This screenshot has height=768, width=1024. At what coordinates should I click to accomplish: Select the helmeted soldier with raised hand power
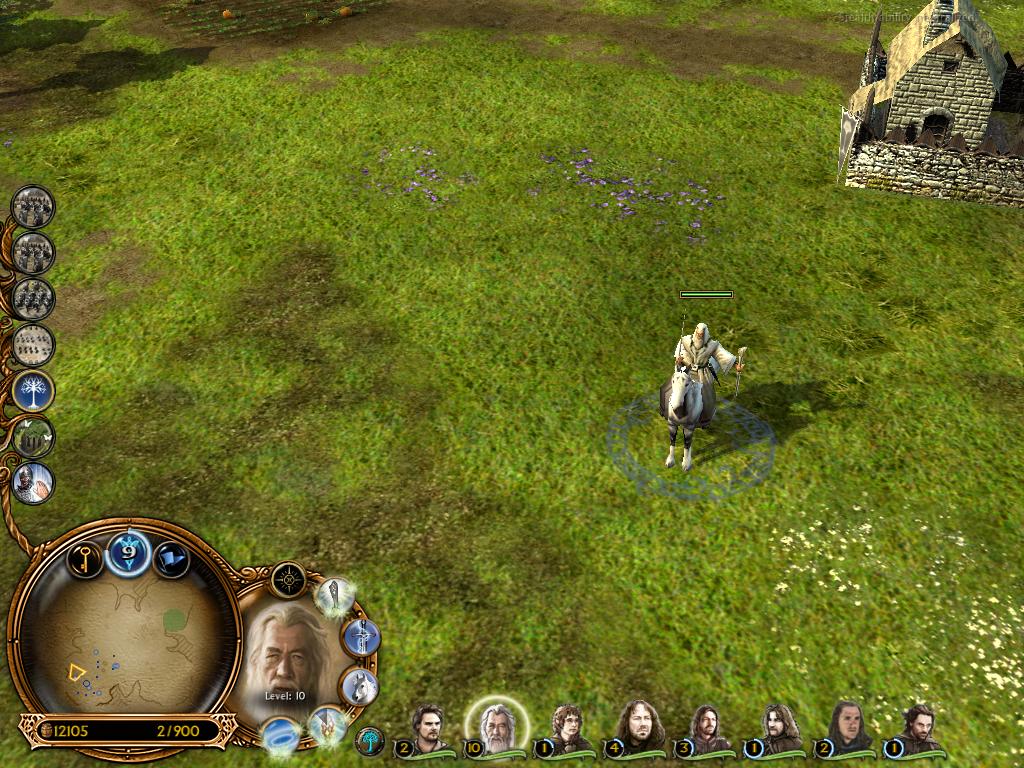[34, 483]
